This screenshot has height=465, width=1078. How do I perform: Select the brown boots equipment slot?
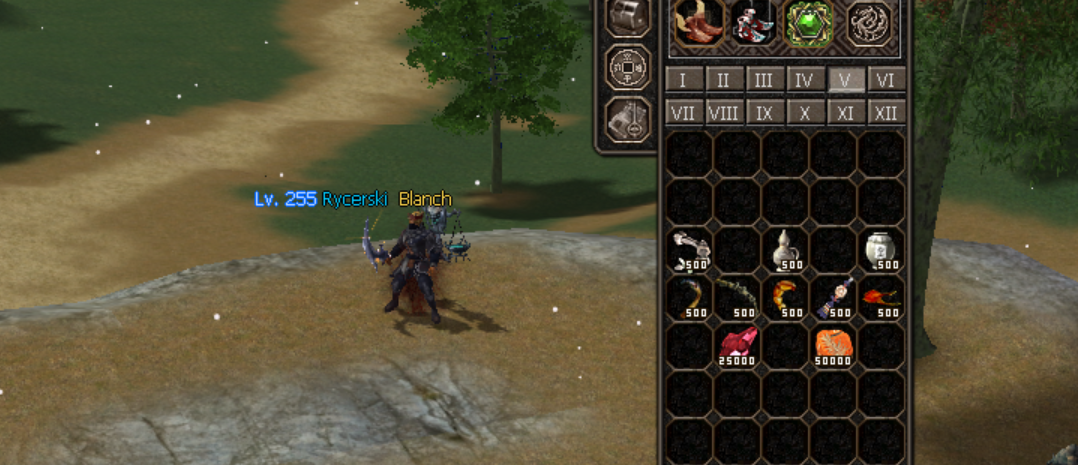[700, 22]
